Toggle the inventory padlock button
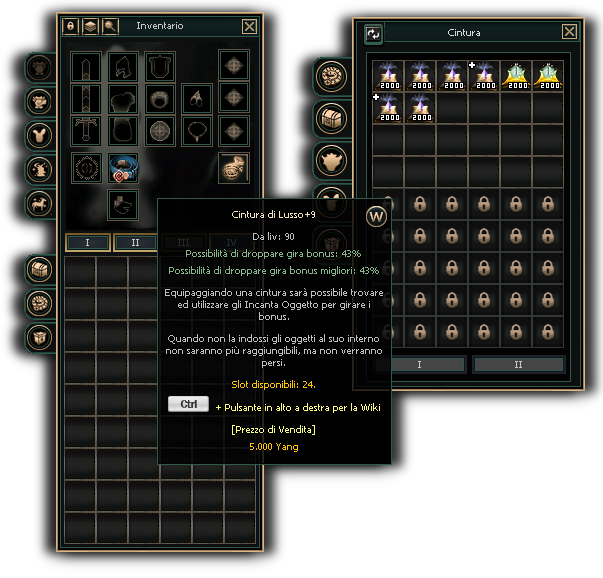 [71, 26]
